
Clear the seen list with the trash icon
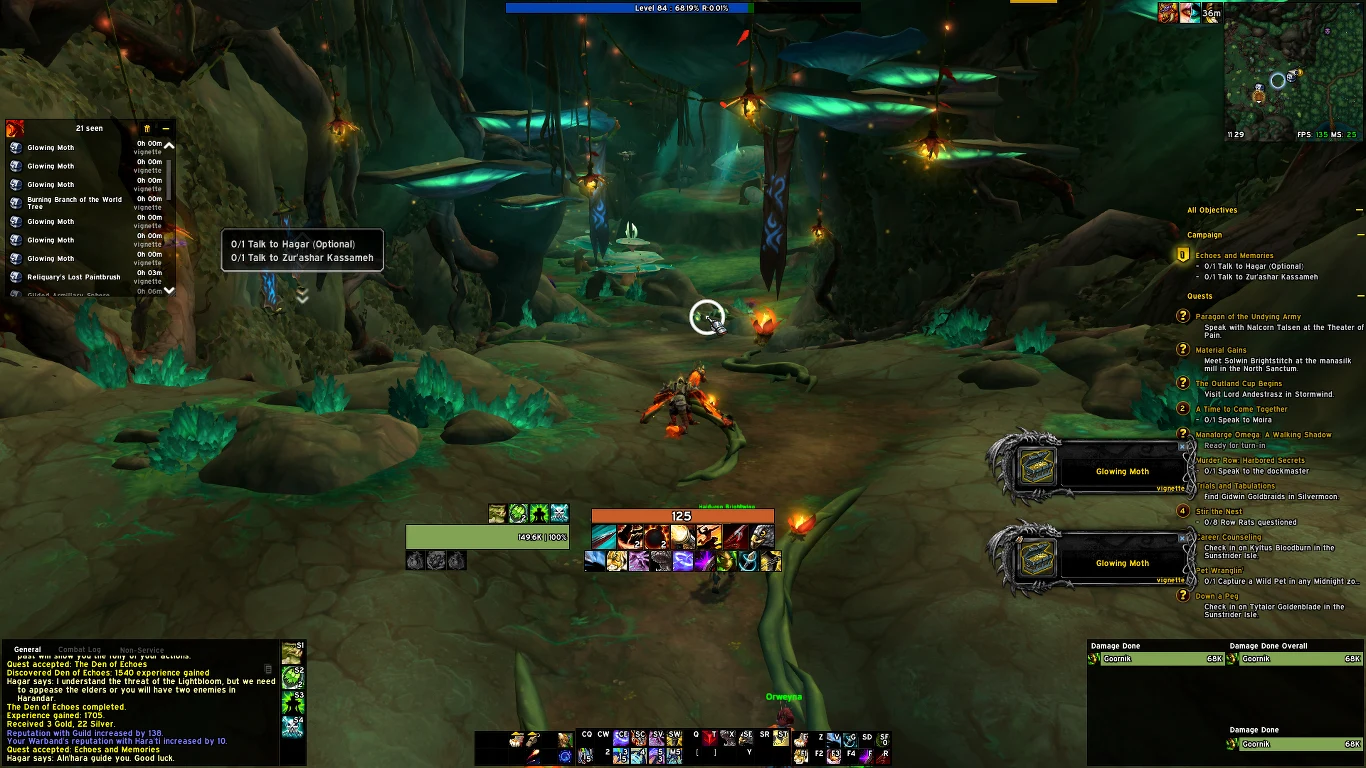147,129
